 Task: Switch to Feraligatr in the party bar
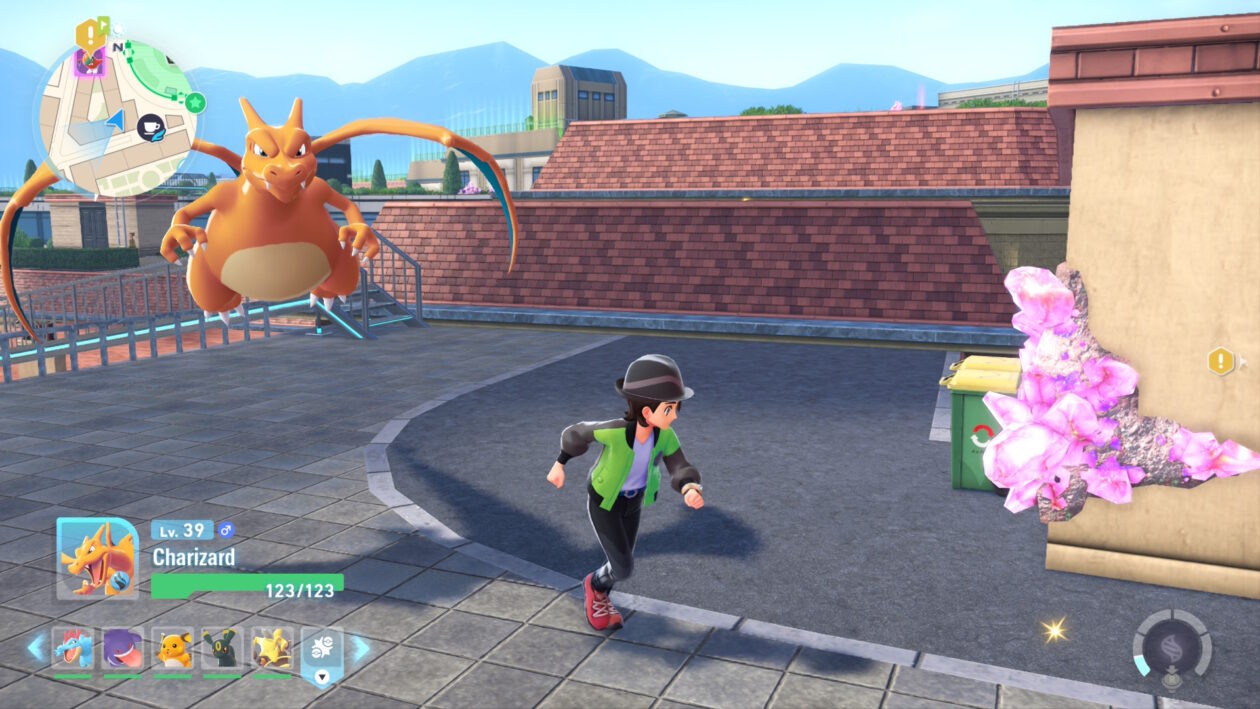(72, 648)
